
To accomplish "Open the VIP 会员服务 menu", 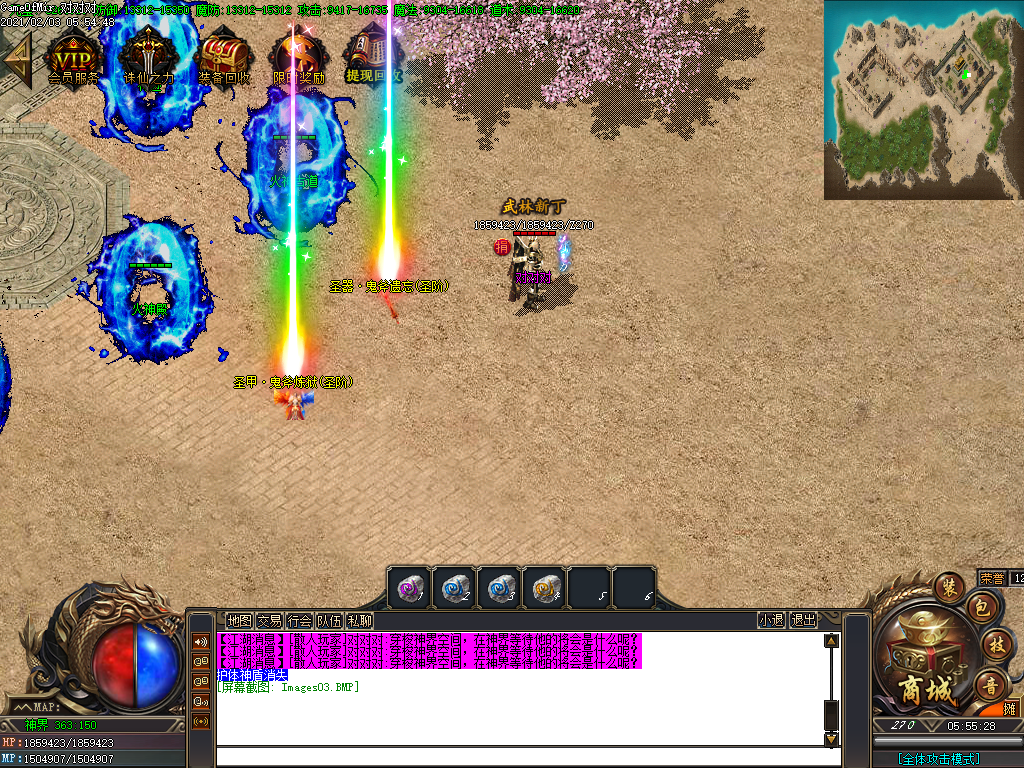I will tap(75, 56).
